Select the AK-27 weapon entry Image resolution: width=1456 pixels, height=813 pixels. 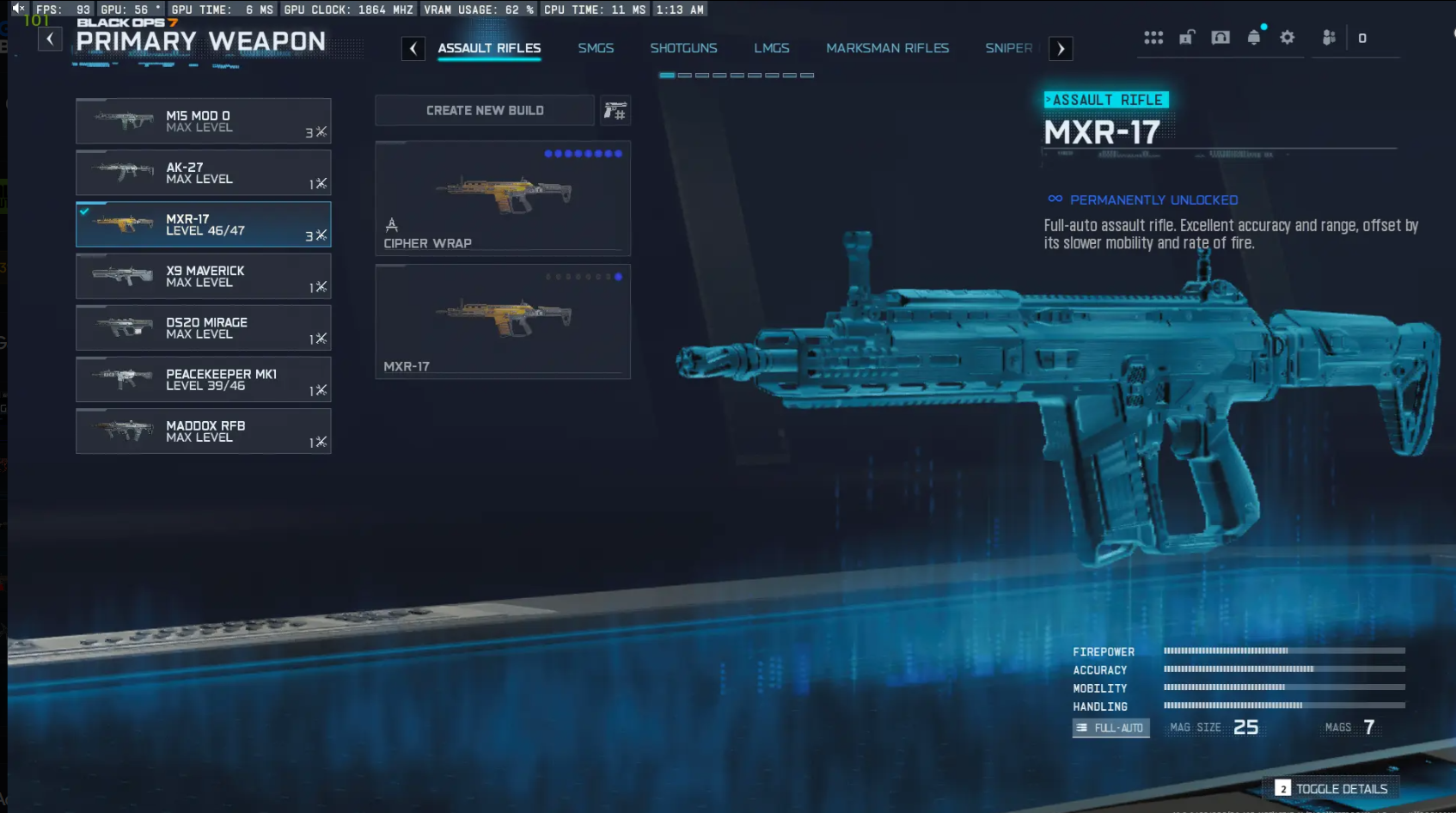[204, 173]
